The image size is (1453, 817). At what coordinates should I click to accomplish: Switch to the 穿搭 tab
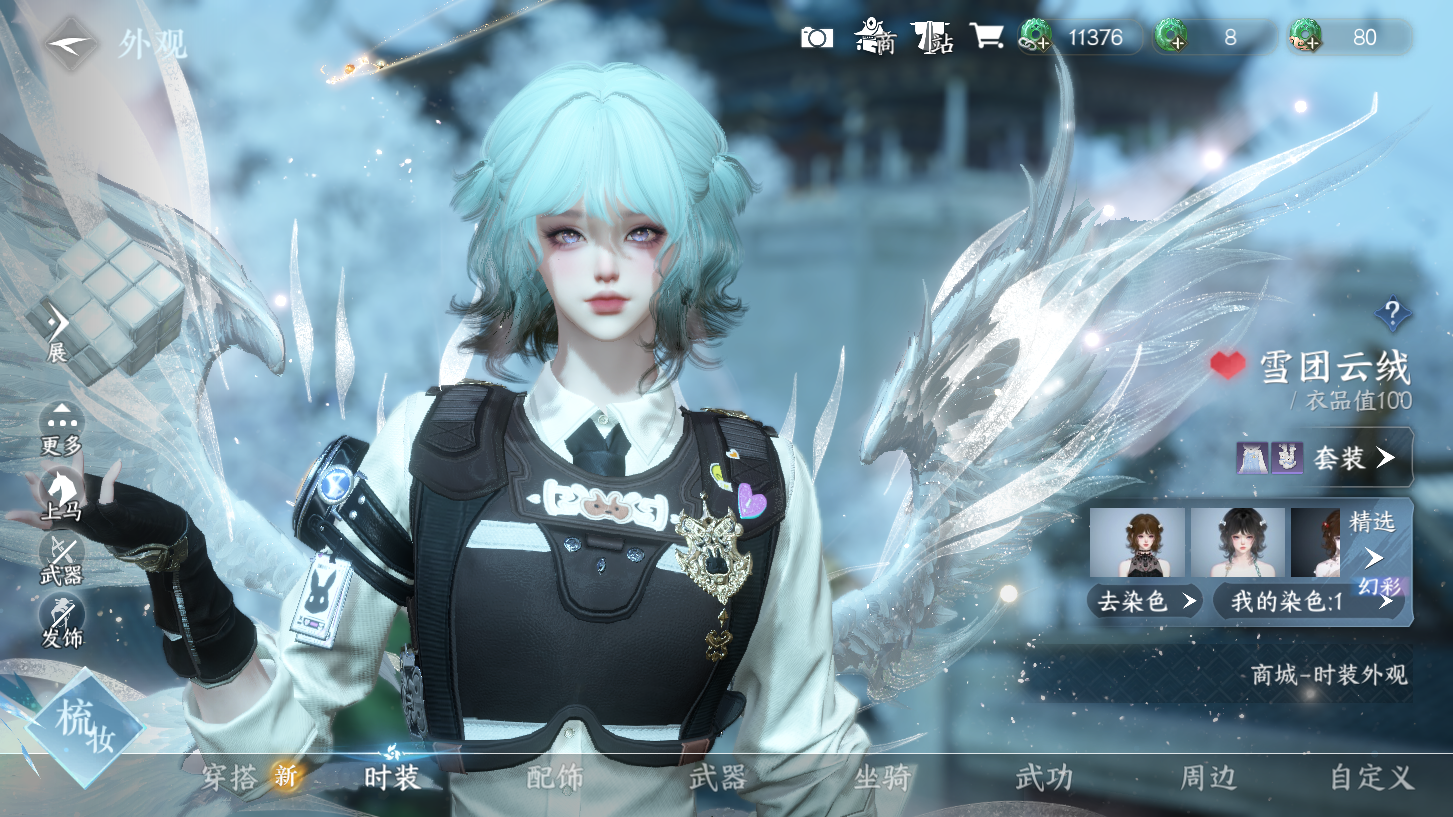coord(231,777)
